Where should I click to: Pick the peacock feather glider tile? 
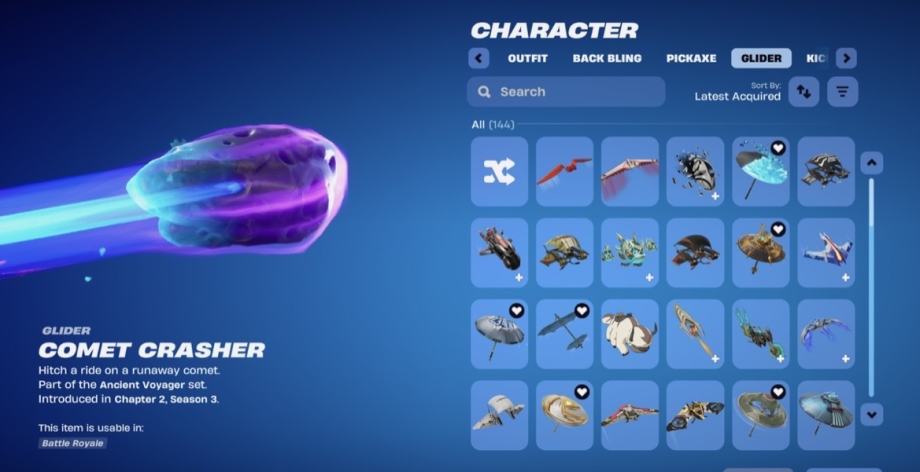[x=760, y=333]
